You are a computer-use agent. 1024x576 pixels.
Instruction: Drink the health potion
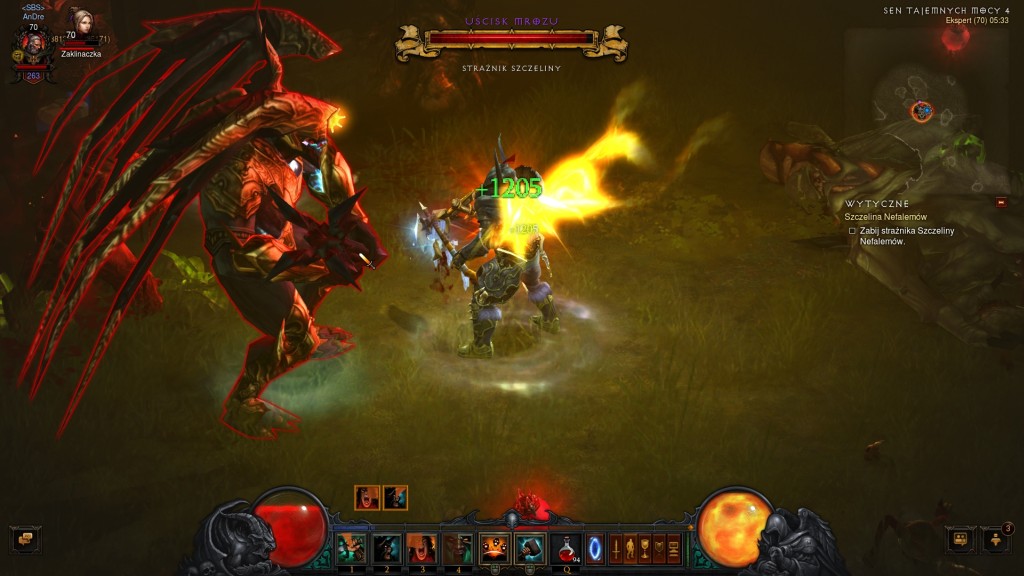566,547
